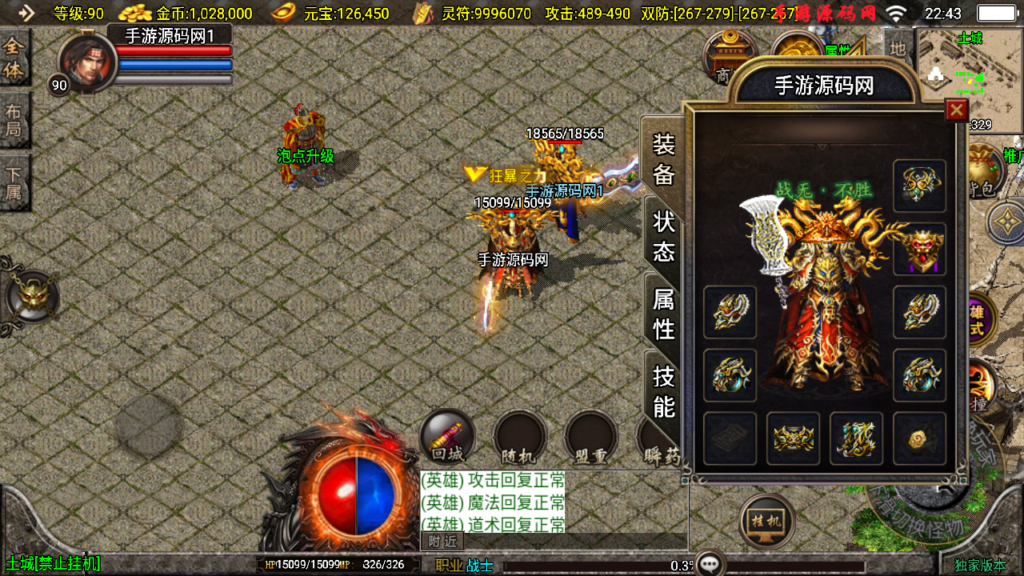The height and width of the screenshot is (576, 1024).
Task: Show the 属性 attributes tab
Action: click(x=664, y=313)
